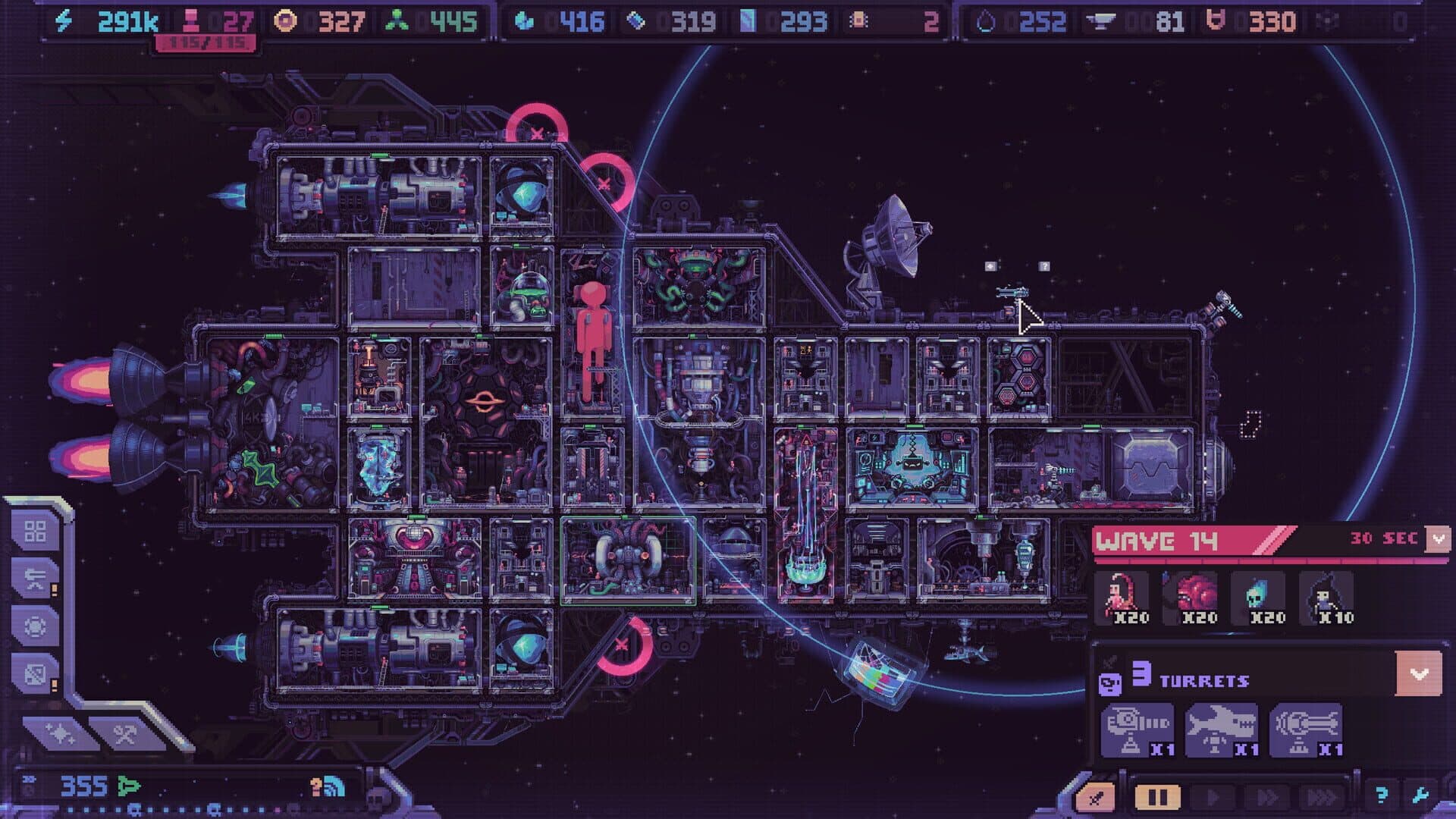Pause the game with the pause button
The image size is (1456, 819).
coord(1157,797)
